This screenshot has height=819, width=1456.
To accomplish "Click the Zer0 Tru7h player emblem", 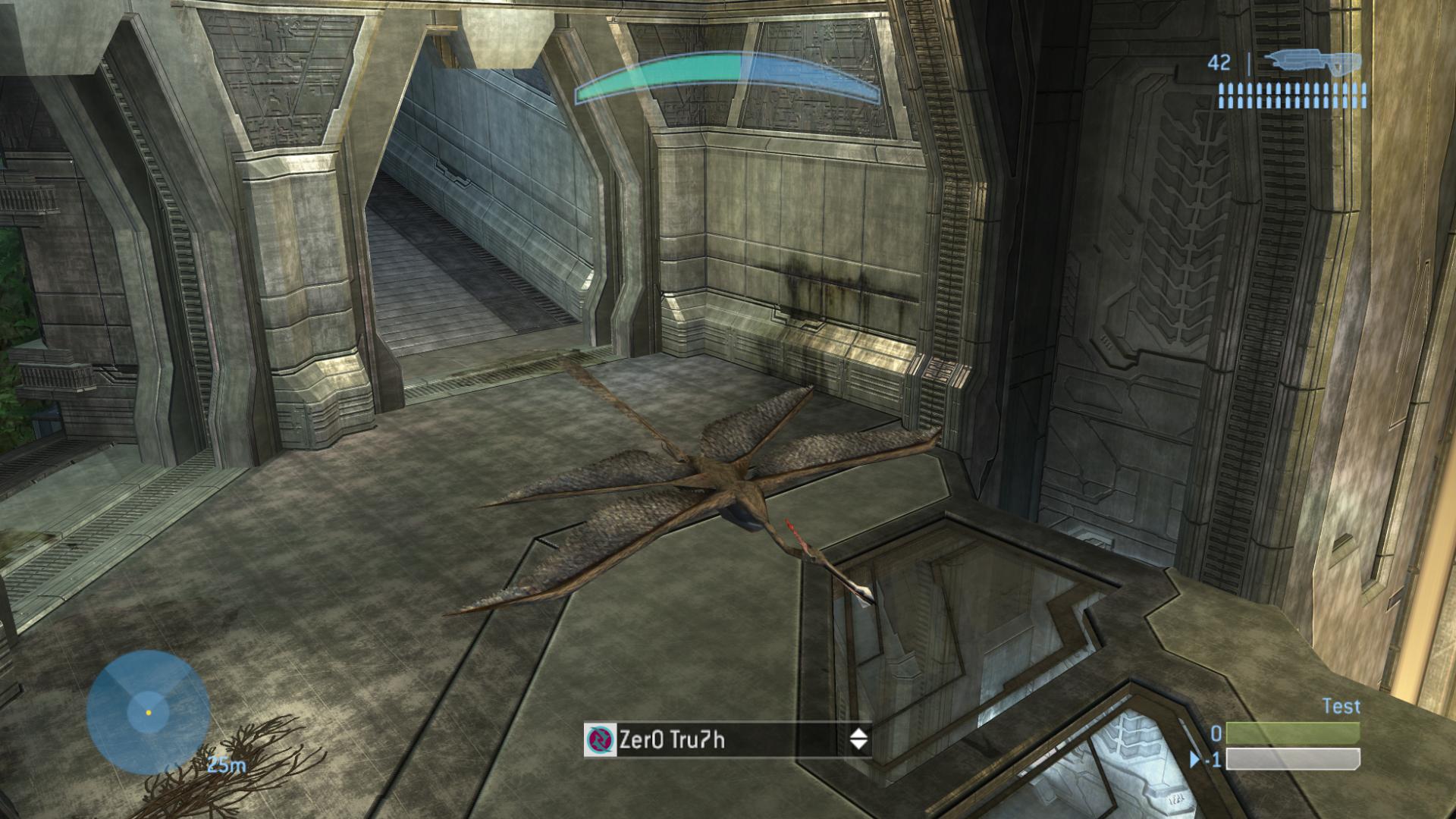I will point(601,739).
